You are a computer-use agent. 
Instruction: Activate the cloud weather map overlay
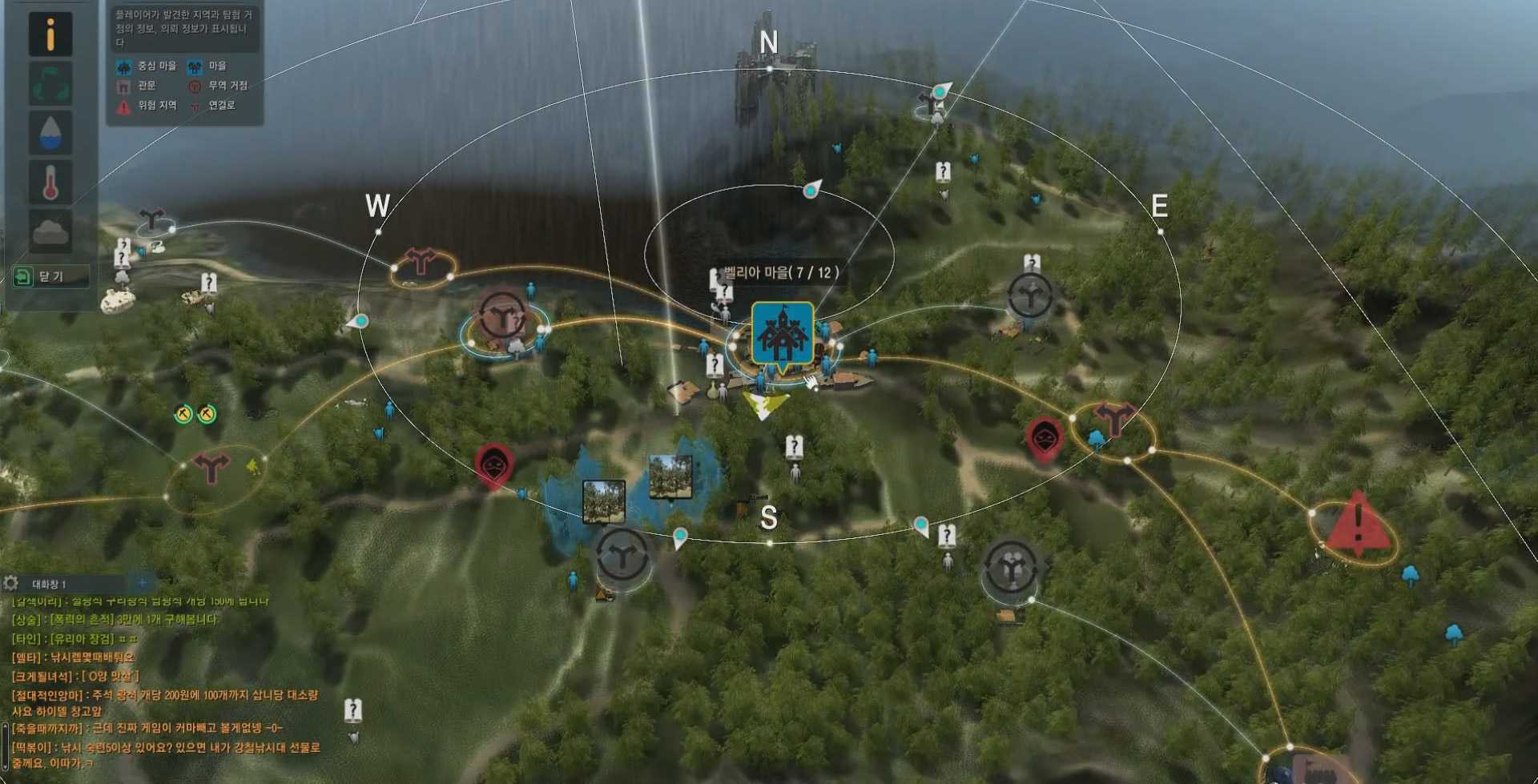[x=50, y=231]
